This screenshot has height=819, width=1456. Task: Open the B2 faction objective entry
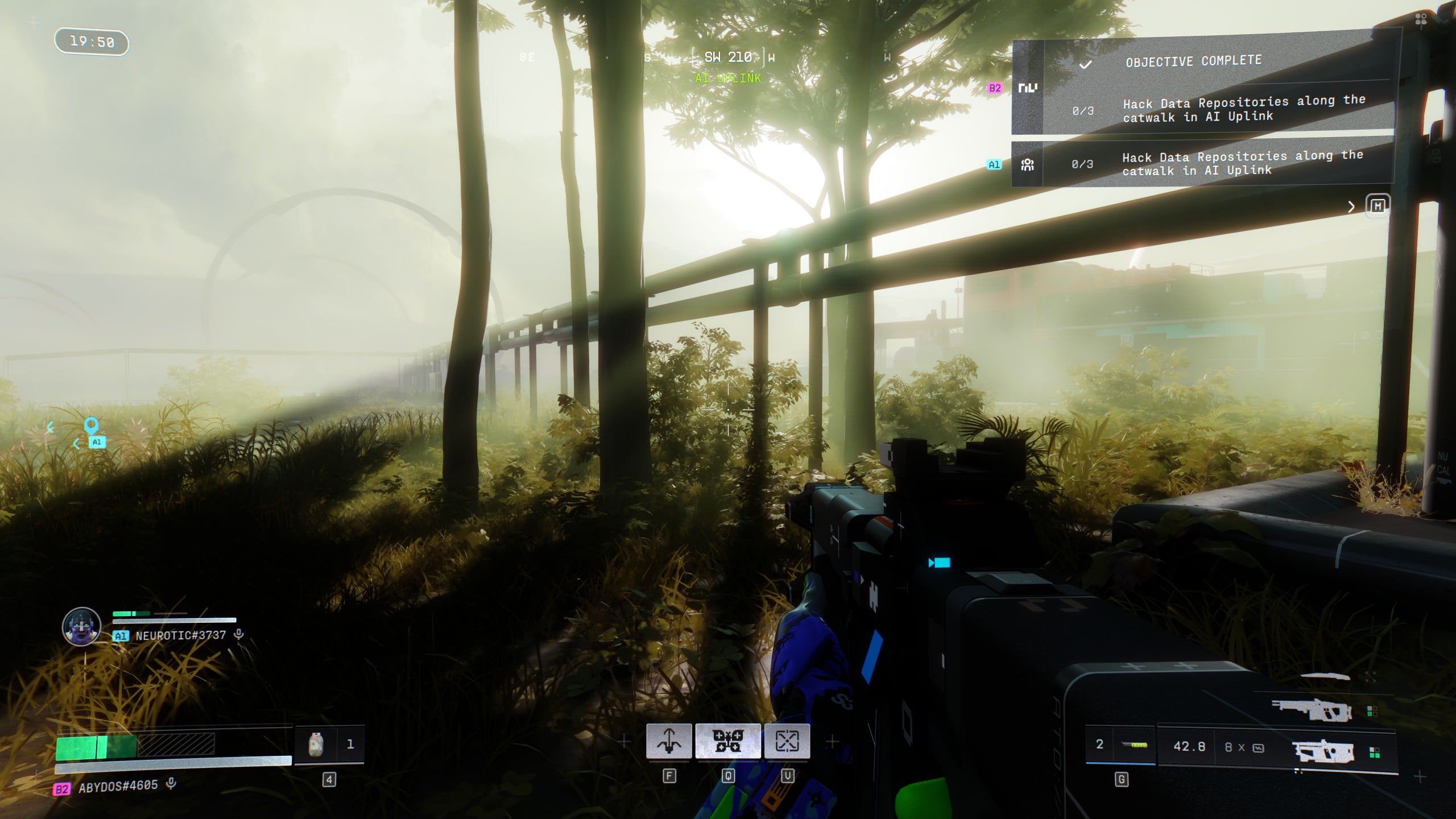pyautogui.click(x=1200, y=109)
